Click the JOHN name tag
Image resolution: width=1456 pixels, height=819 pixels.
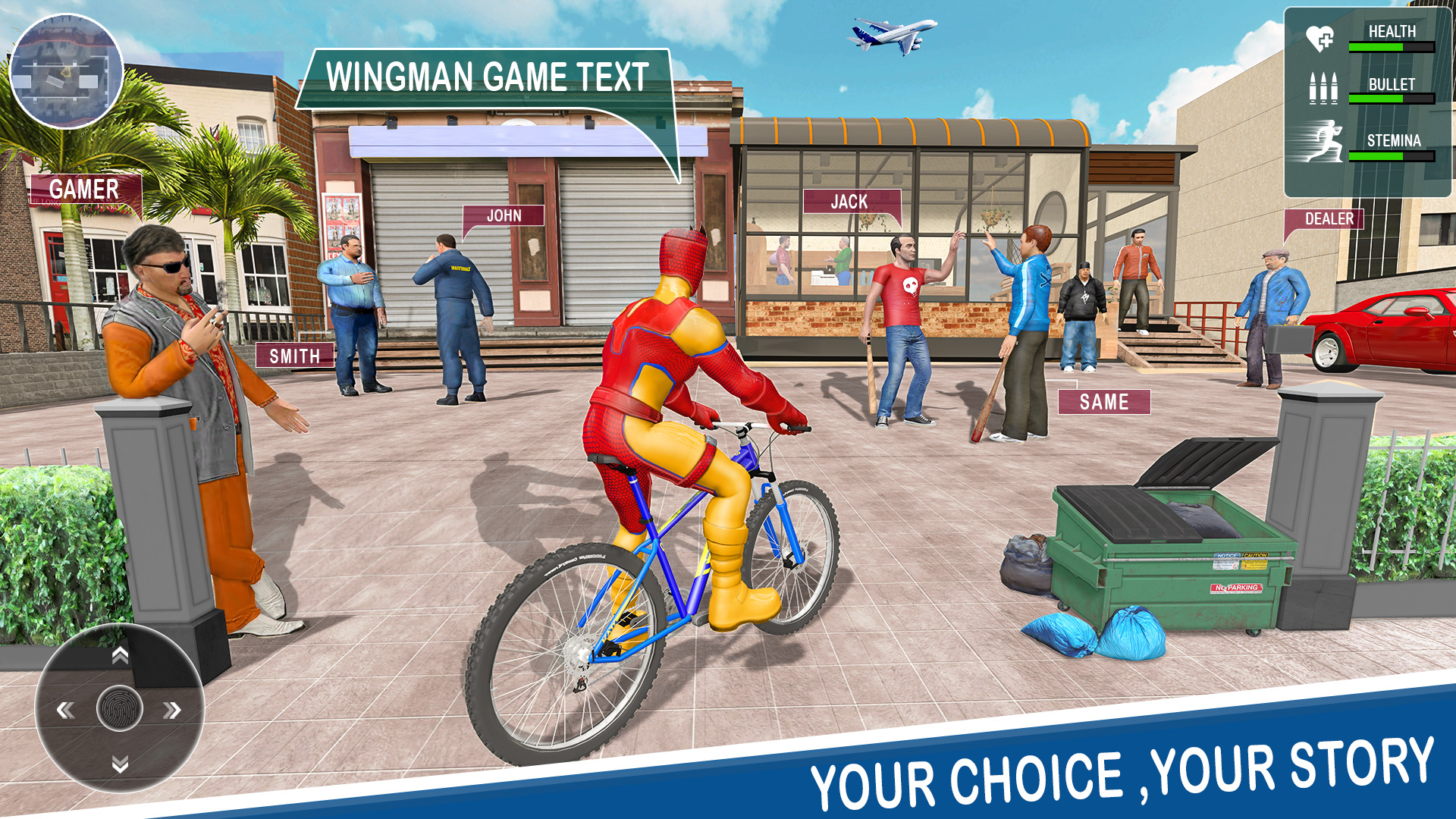[x=504, y=217]
